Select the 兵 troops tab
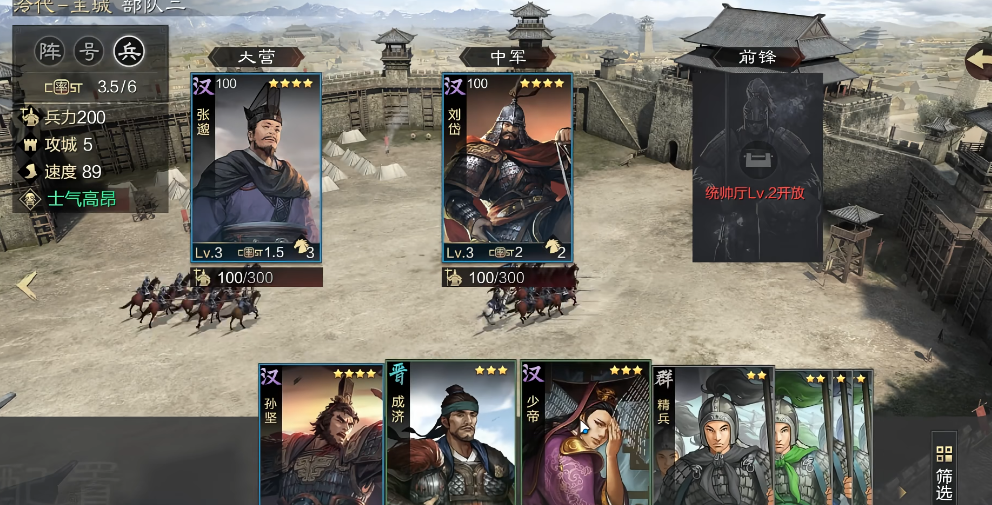The height and width of the screenshot is (505, 992). point(129,51)
